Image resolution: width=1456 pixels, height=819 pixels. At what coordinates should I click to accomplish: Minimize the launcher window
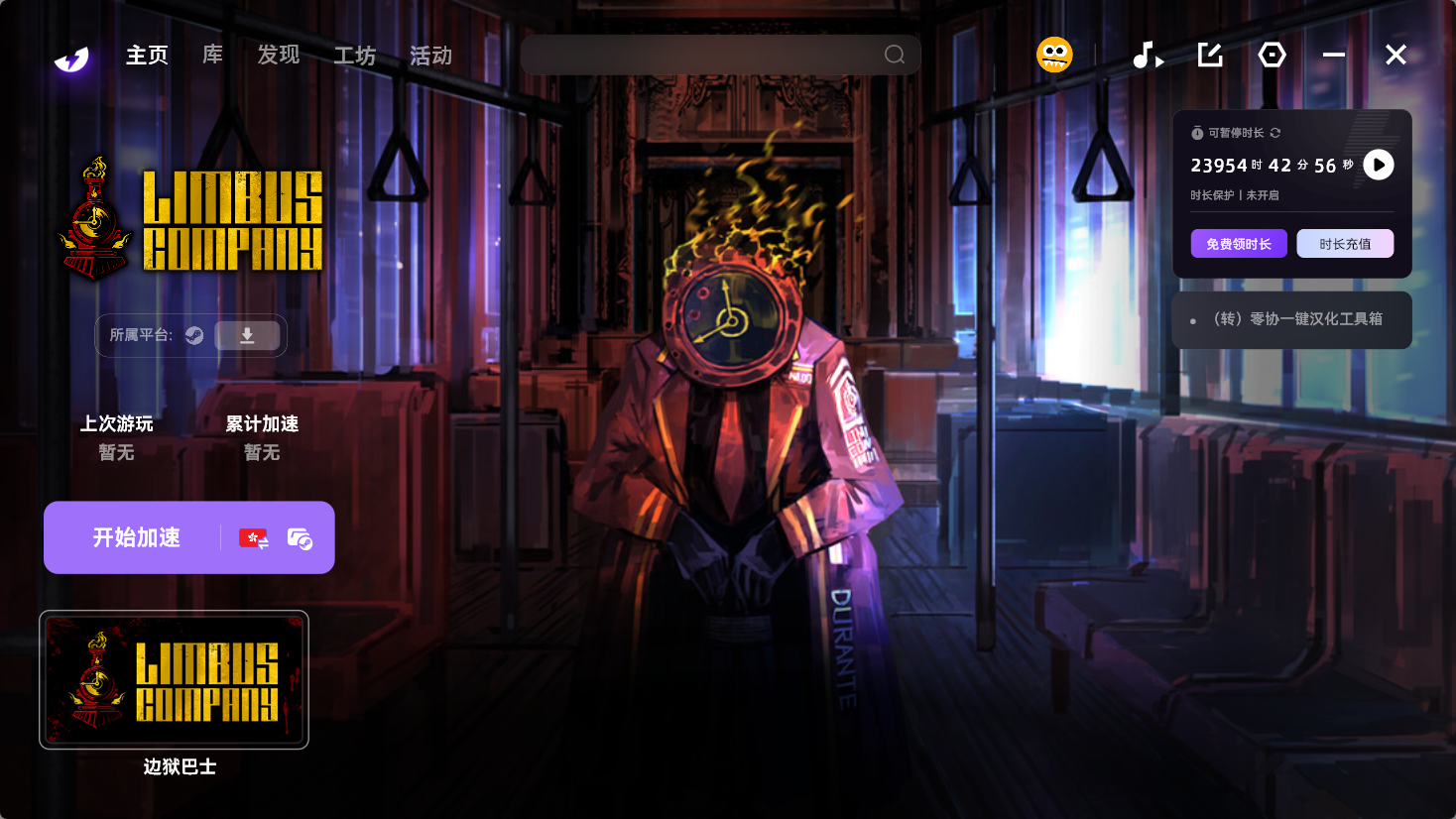(1334, 55)
